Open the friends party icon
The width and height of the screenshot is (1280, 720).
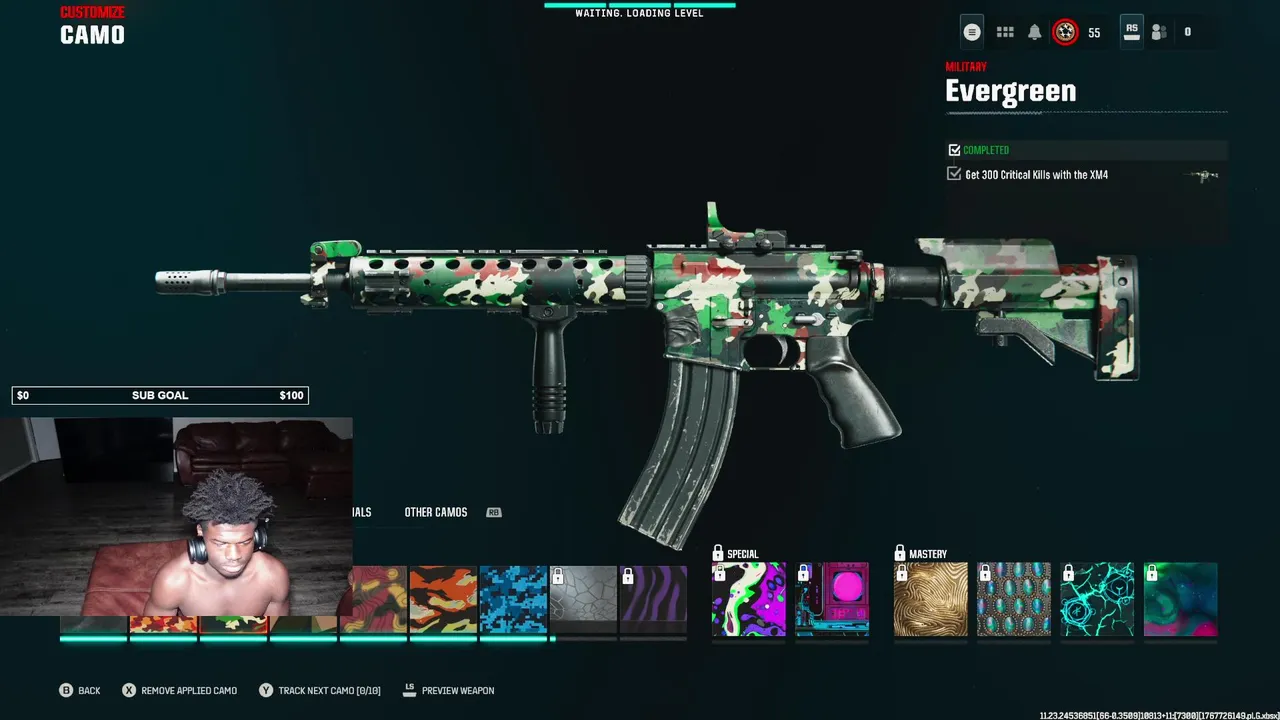tap(1159, 32)
